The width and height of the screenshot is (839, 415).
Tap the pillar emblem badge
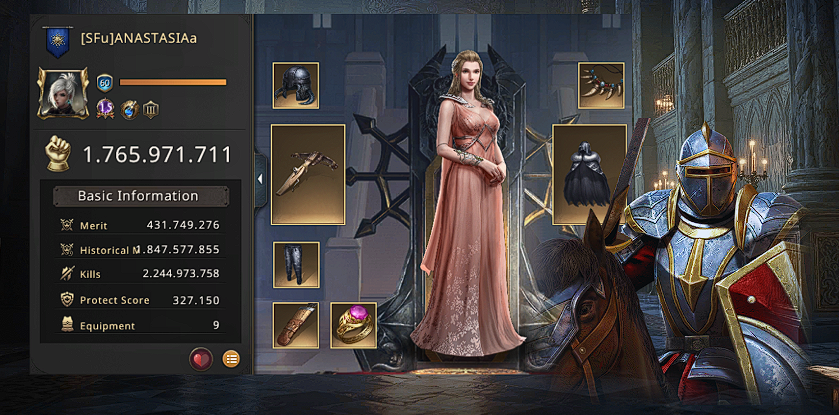(x=151, y=109)
